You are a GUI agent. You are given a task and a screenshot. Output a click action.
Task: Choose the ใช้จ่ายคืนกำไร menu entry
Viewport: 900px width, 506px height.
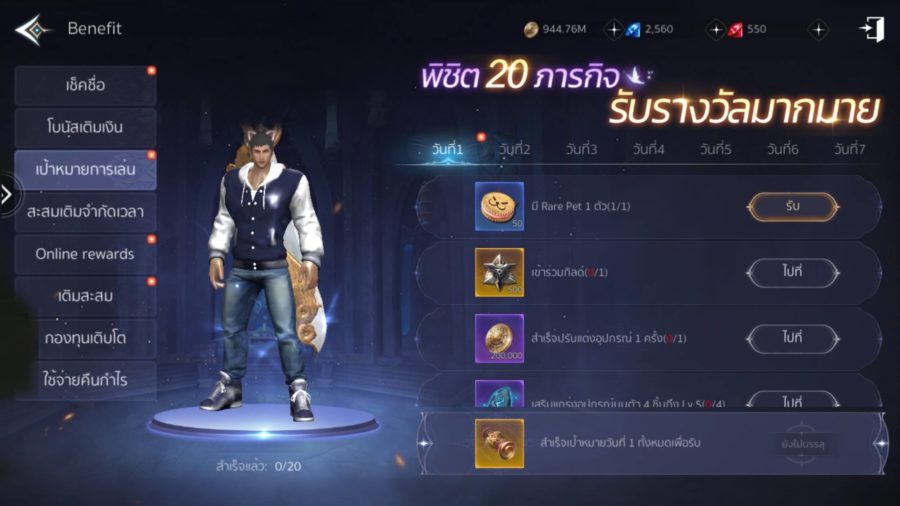[85, 380]
